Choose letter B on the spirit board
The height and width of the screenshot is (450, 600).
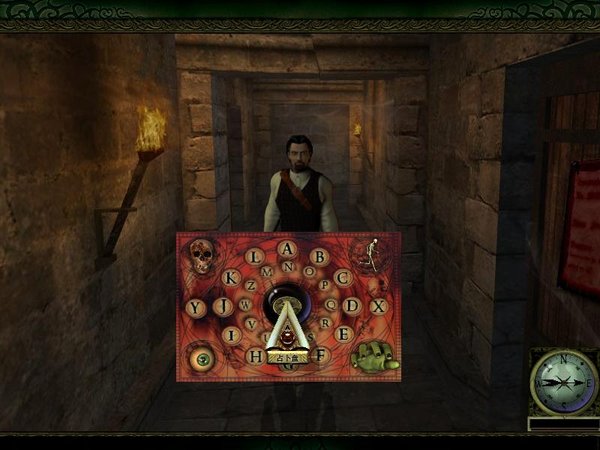[x=319, y=256]
